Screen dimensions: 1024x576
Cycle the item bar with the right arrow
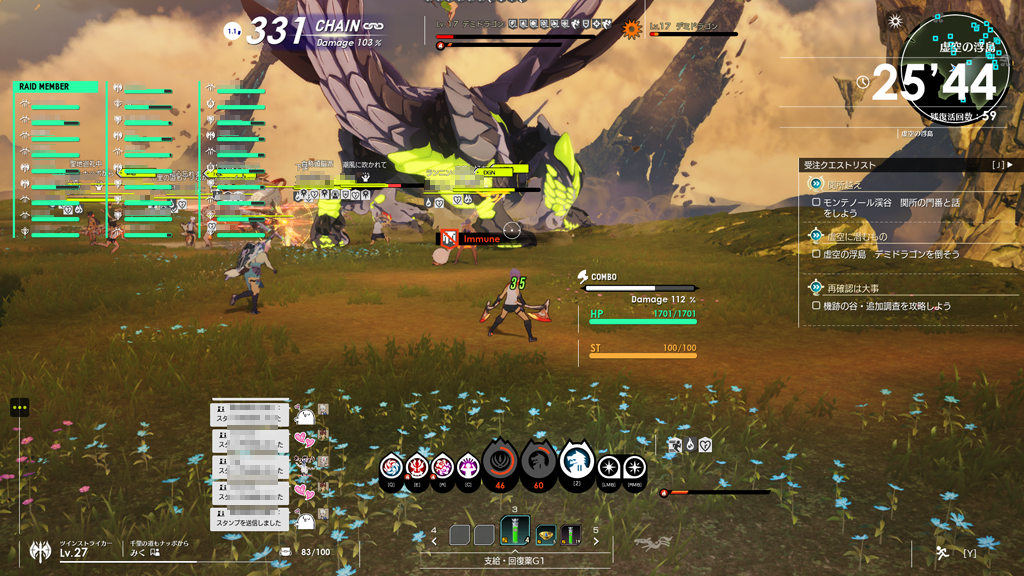[x=596, y=541]
